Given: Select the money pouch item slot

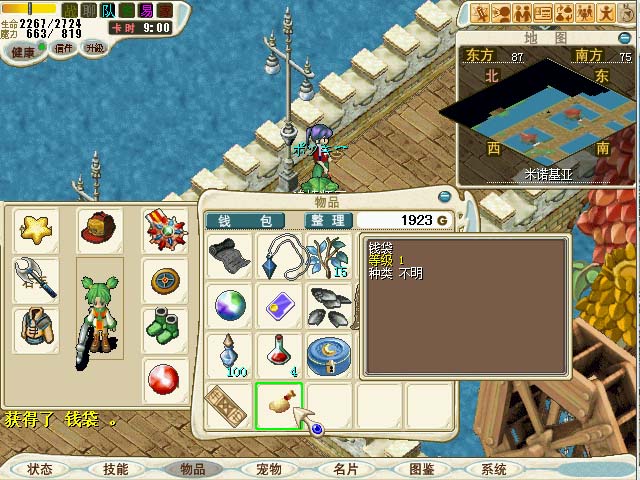Looking at the screenshot, I should coord(279,403).
